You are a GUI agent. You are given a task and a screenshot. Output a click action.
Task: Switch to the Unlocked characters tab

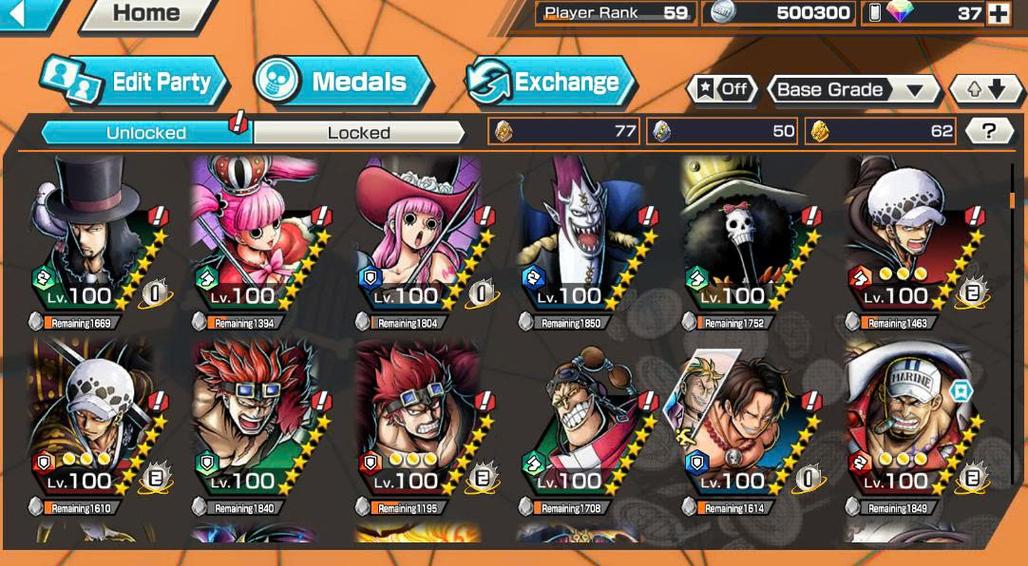tap(146, 132)
